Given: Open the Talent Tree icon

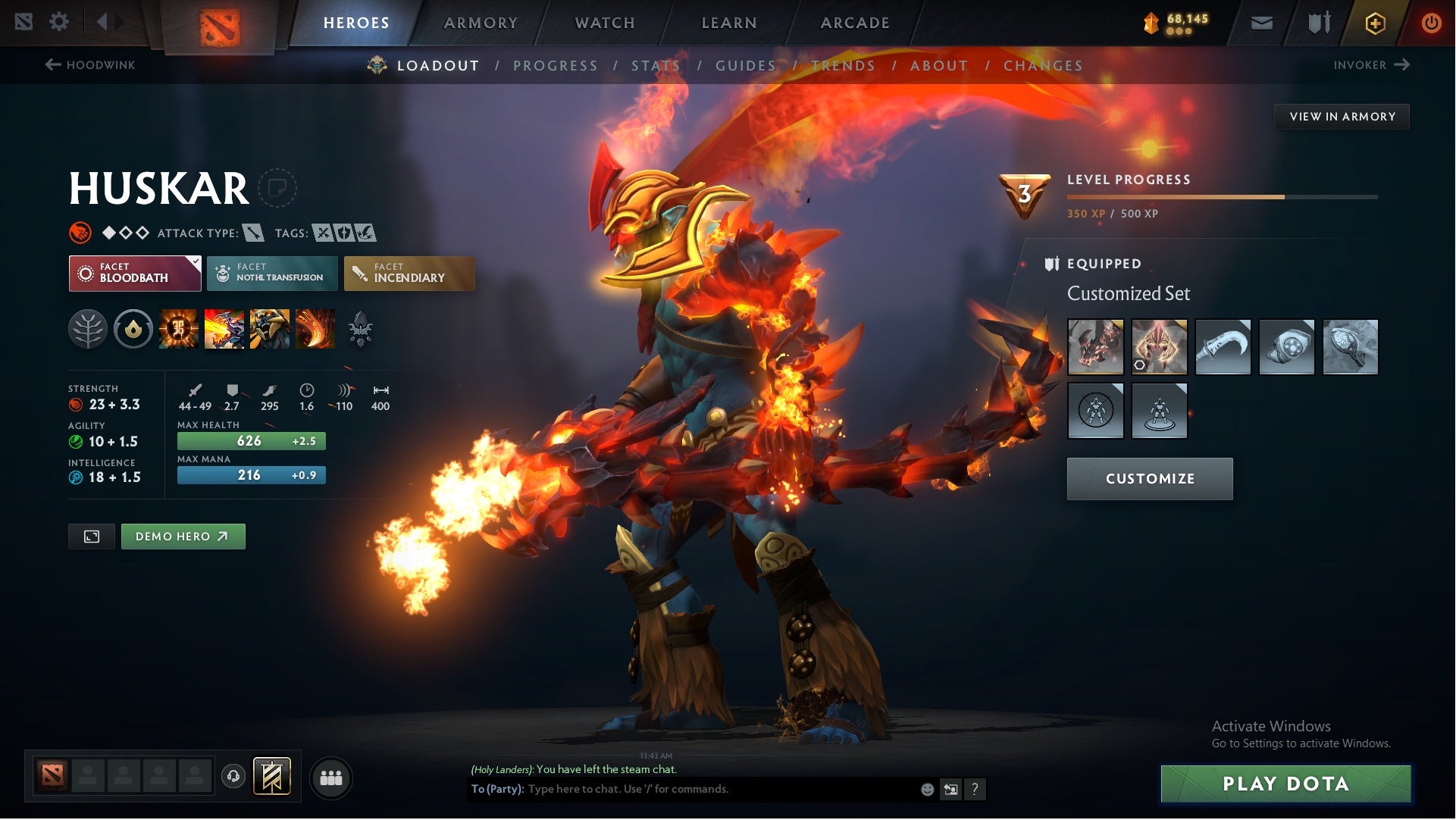Looking at the screenshot, I should (88, 328).
